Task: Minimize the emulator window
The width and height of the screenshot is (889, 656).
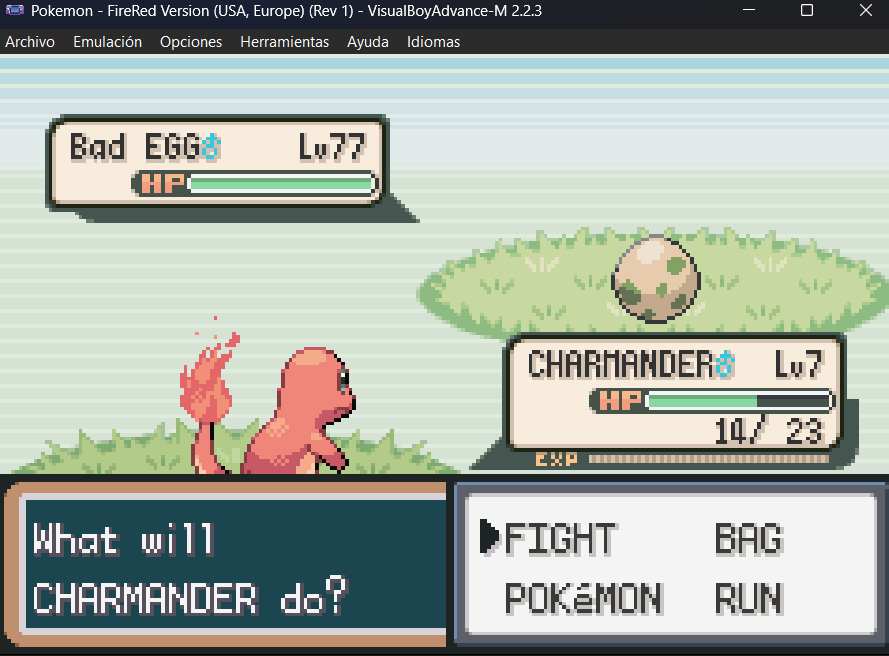Action: click(751, 11)
